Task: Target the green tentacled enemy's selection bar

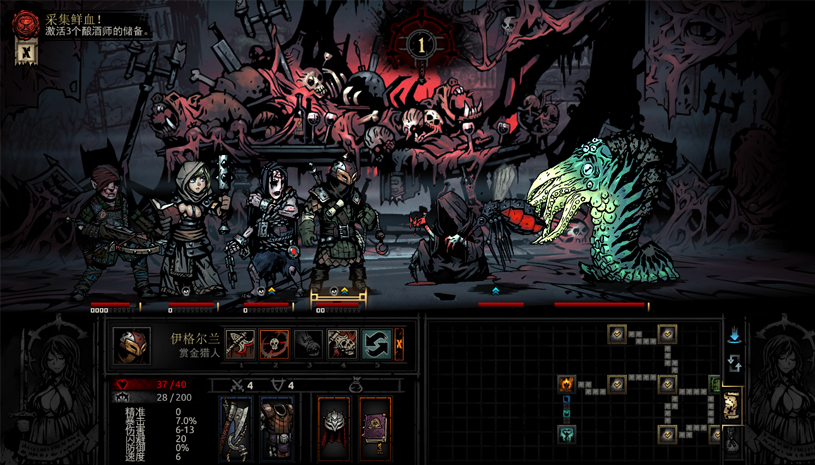Action: [600, 304]
